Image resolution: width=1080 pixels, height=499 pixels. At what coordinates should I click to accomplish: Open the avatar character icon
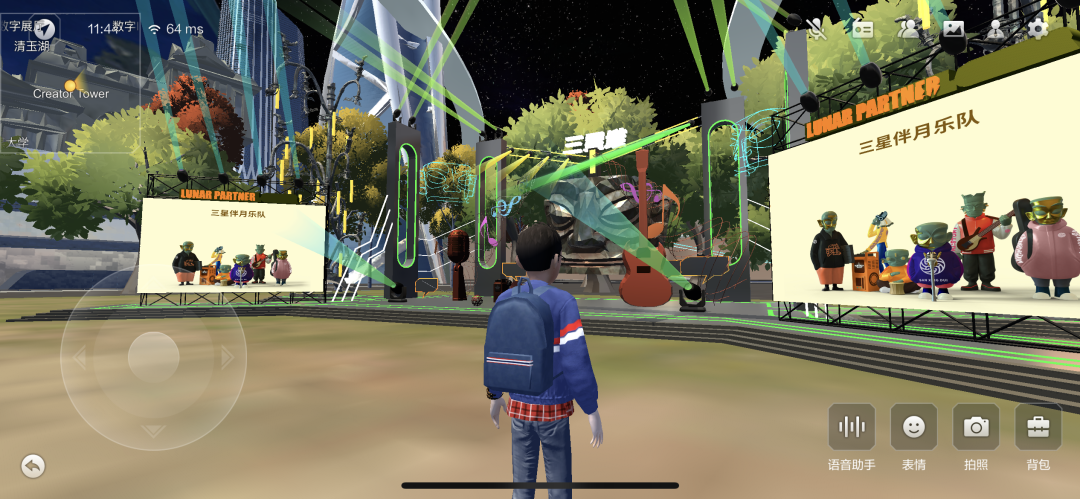click(996, 29)
